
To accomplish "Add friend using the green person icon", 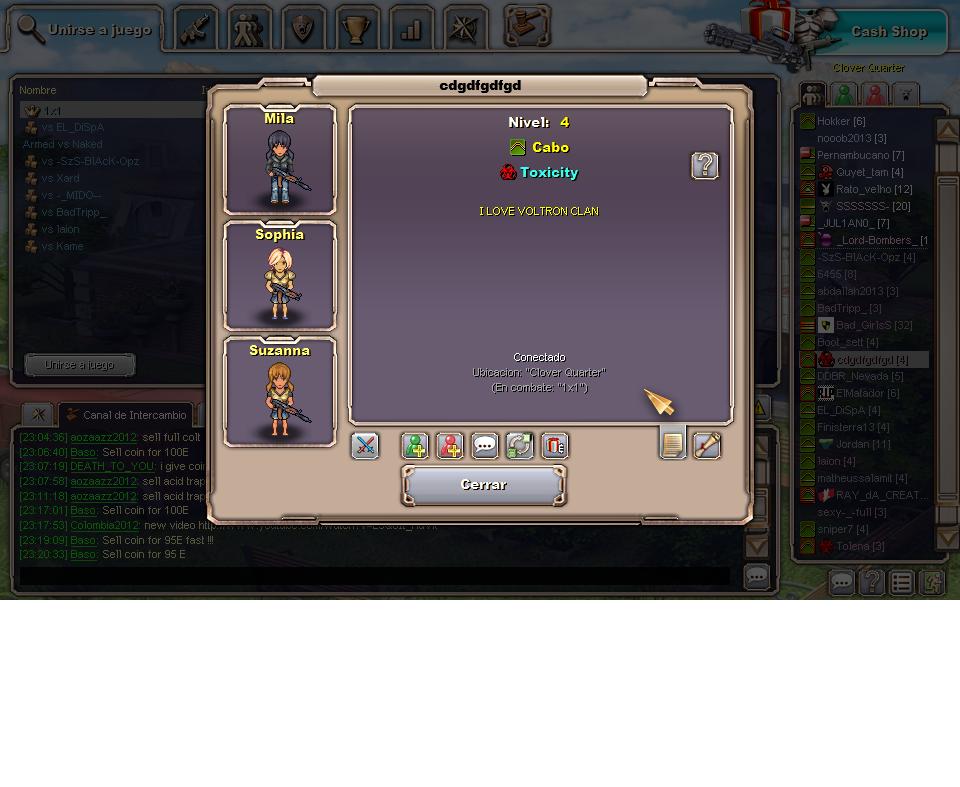I will tap(415, 446).
